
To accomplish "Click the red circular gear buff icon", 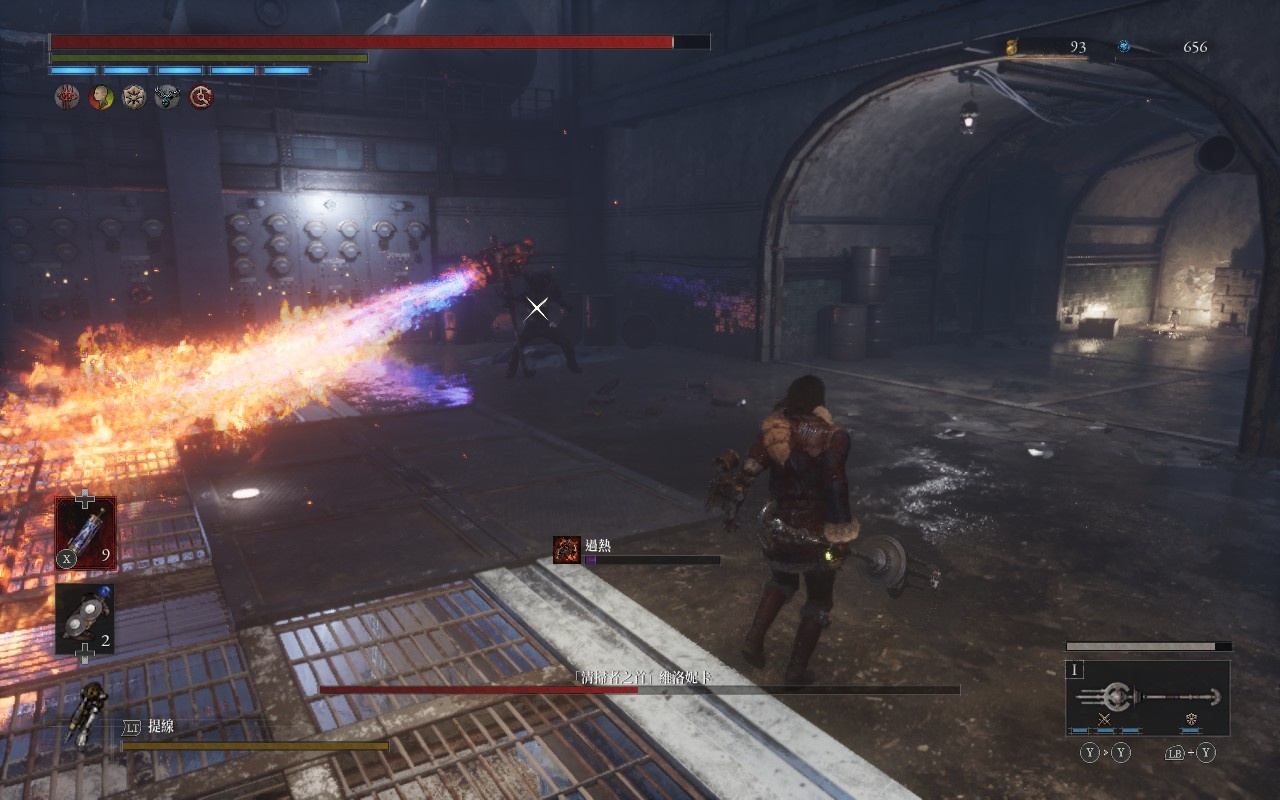I will click(x=201, y=97).
